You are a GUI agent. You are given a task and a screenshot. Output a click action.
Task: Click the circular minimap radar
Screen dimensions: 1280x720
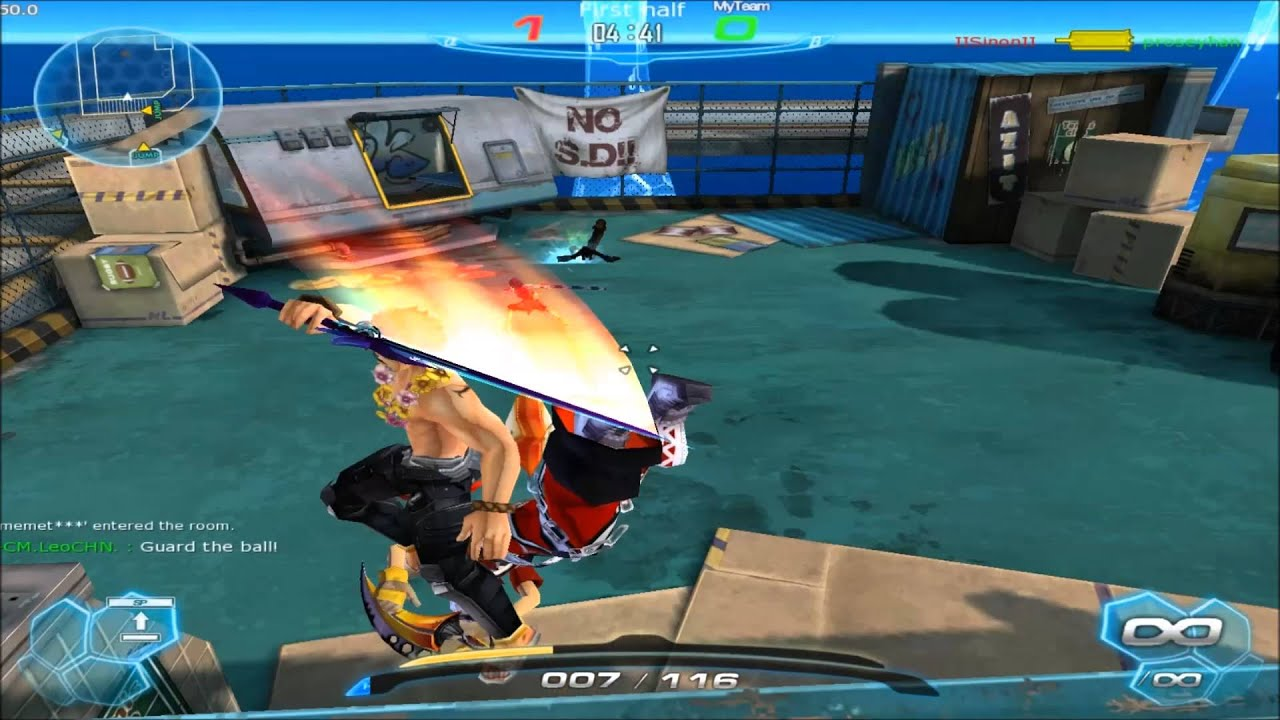click(127, 93)
